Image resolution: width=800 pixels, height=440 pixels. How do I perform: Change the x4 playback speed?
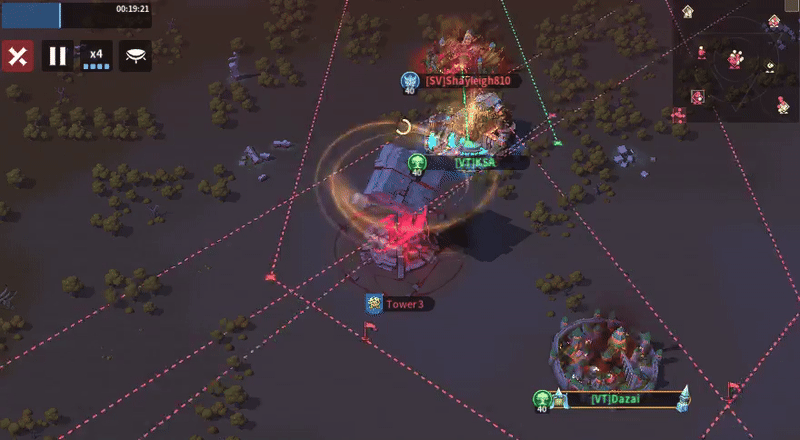pos(97,56)
